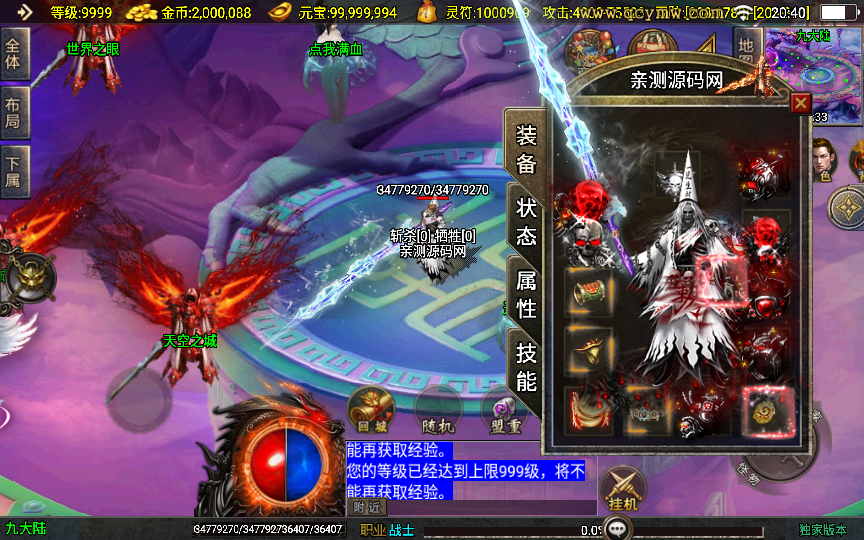
Task: Close the character equipment panel
Action: tap(800, 103)
